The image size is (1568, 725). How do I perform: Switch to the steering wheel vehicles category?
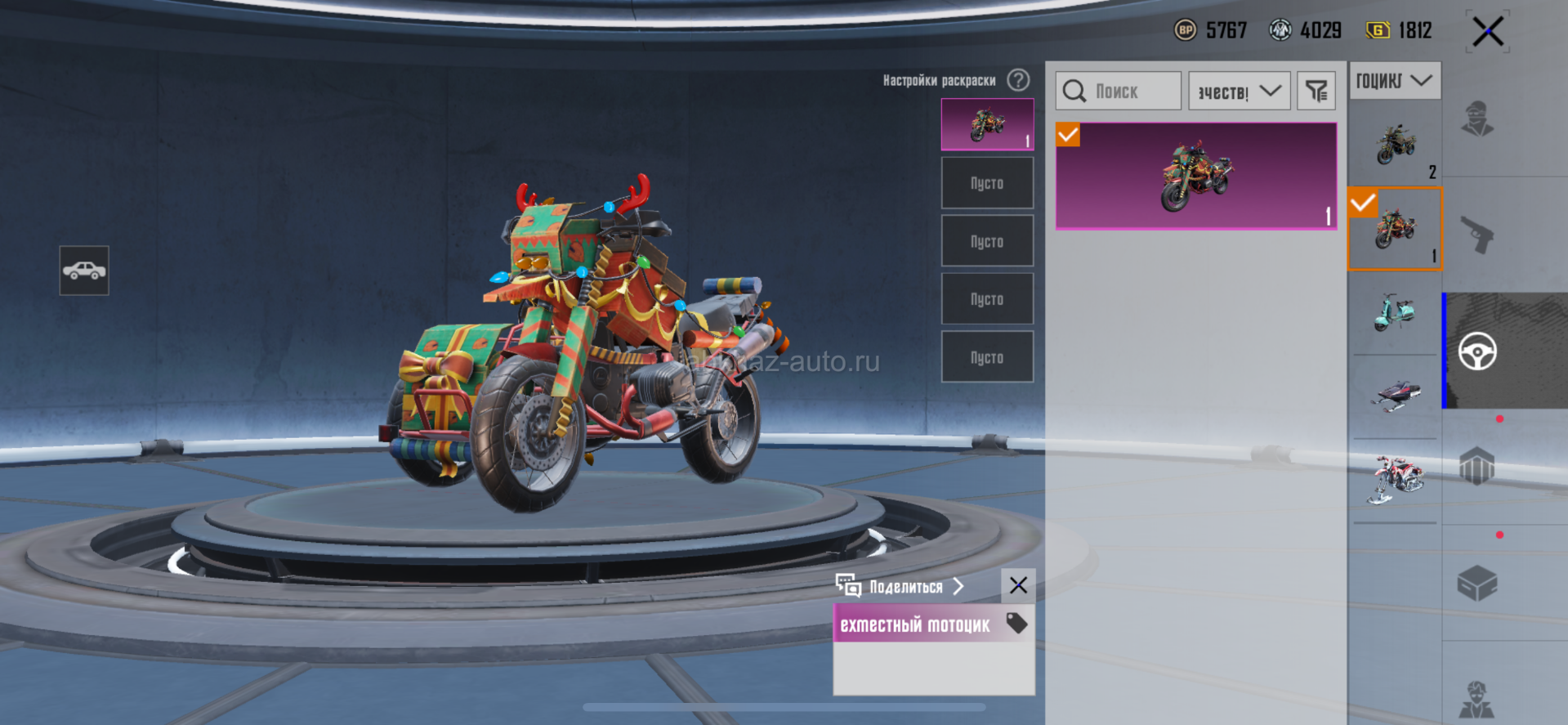1477,351
